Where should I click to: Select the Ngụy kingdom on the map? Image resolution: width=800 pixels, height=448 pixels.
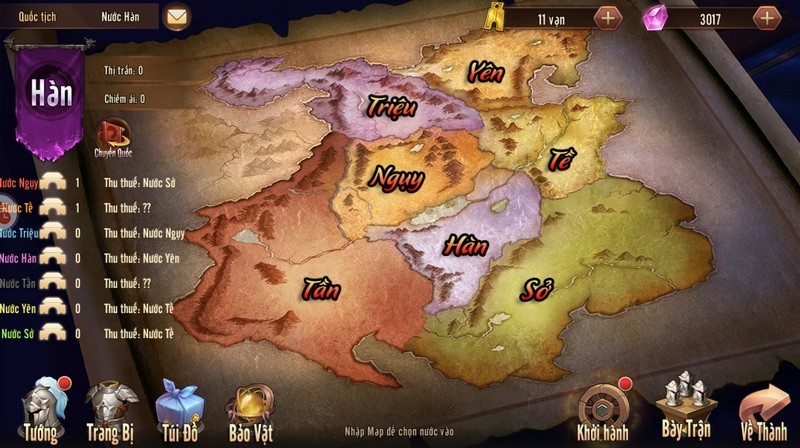(397, 177)
